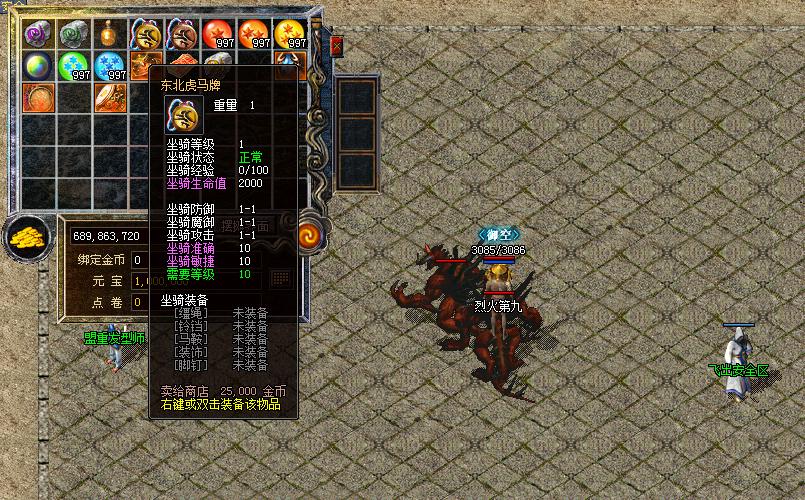Choose the four-star green orb stack
The image size is (805, 500).
click(75, 67)
